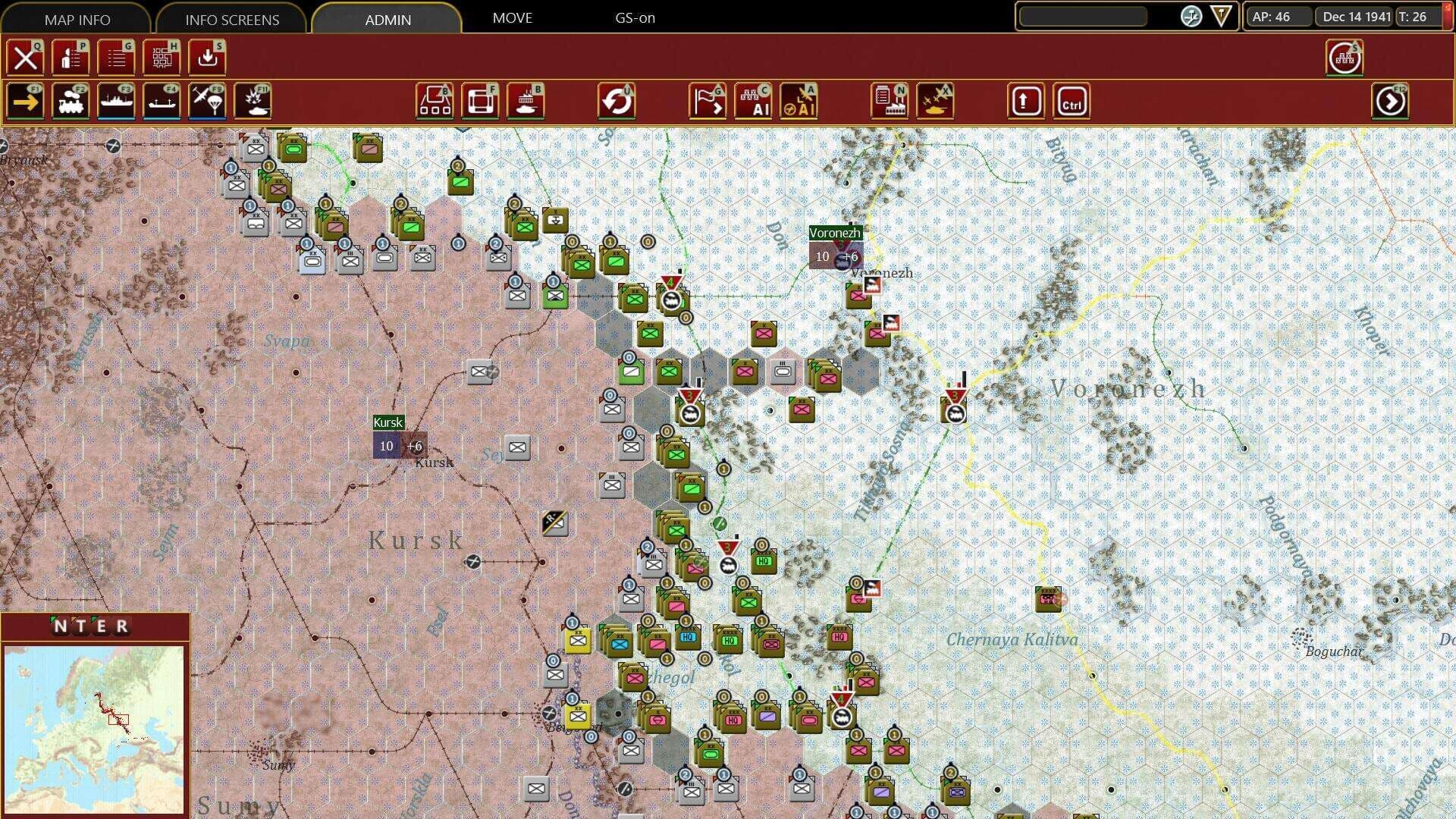Viewport: 1456px width, 819px height.
Task: Select the warship naval mode
Action: (x=116, y=102)
